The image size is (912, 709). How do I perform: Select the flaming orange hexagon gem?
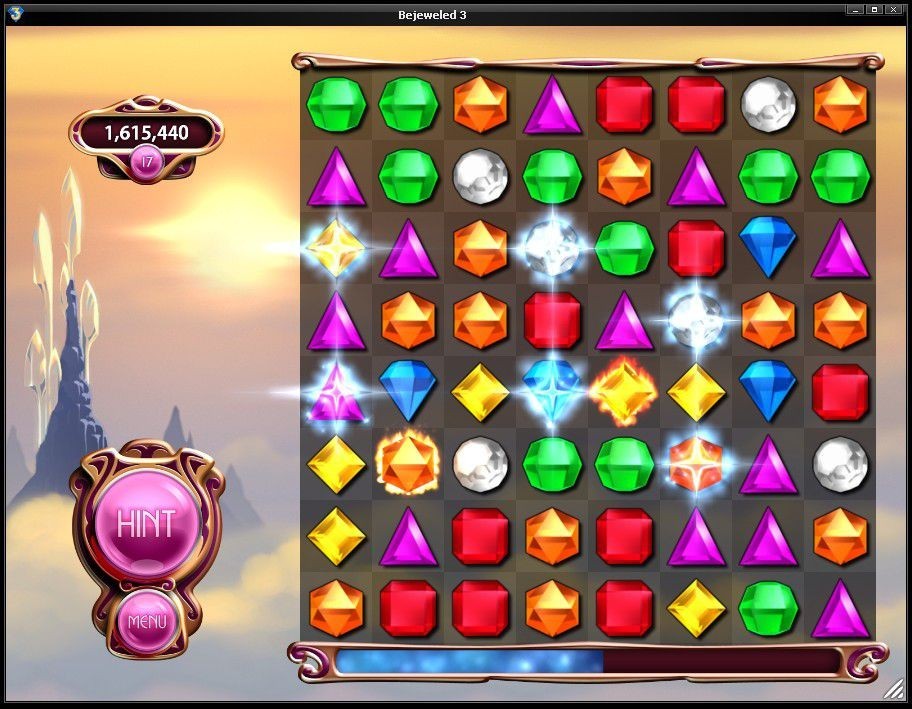407,462
